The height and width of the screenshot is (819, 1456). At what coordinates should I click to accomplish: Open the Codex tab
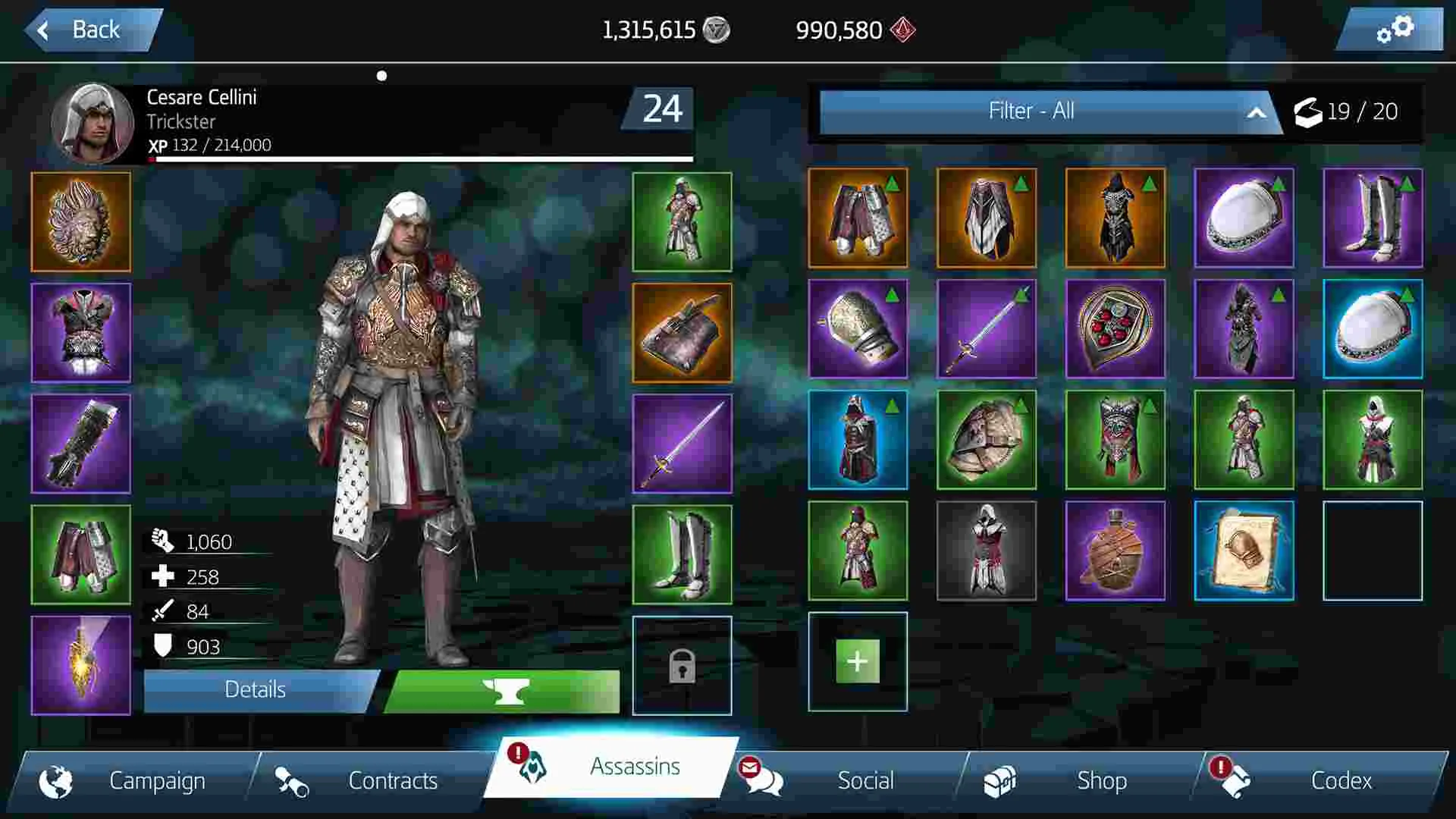click(x=1342, y=780)
